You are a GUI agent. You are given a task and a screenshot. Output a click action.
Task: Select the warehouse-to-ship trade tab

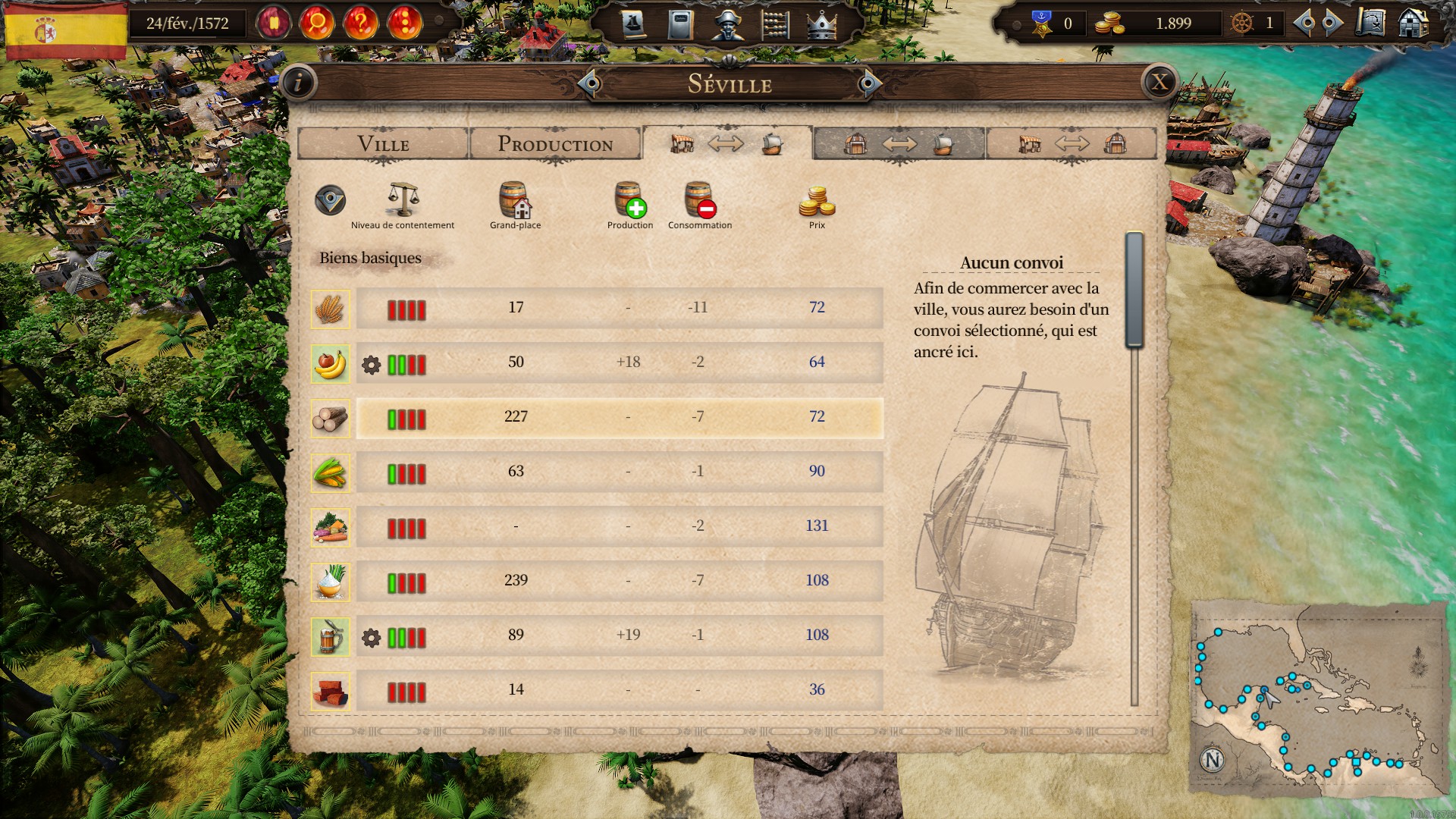tap(899, 144)
